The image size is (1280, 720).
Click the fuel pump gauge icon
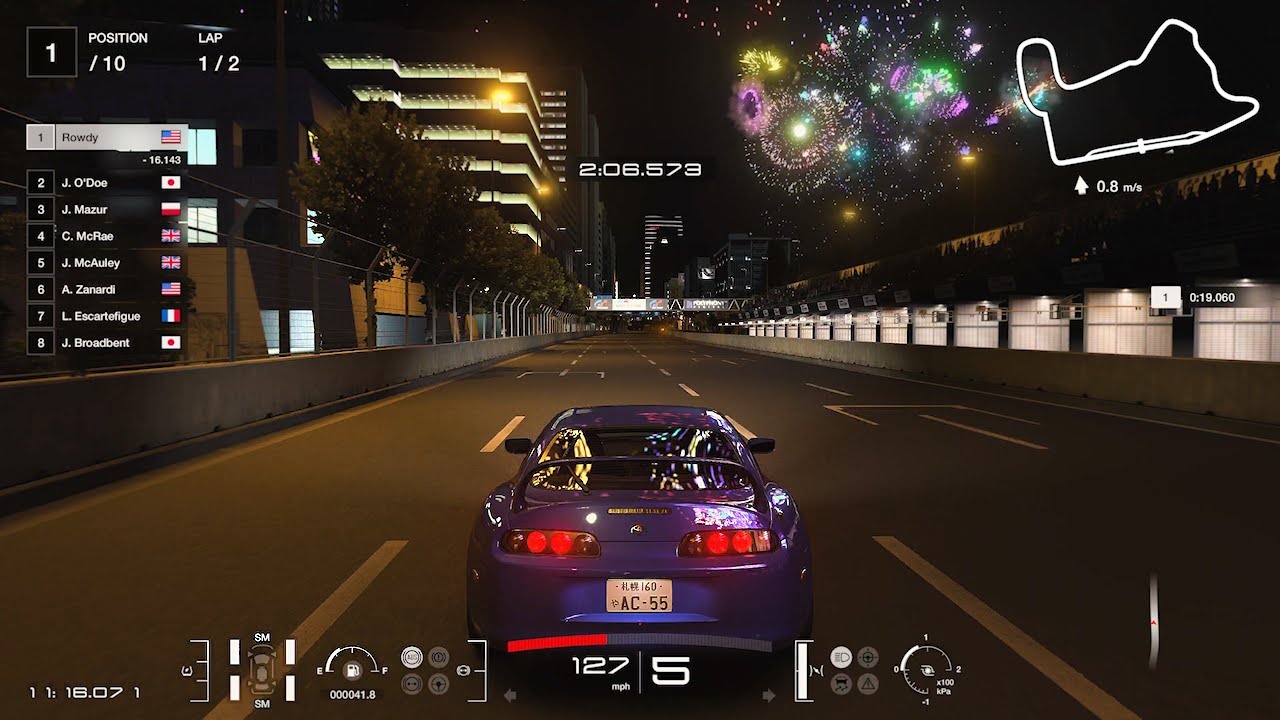click(x=351, y=668)
